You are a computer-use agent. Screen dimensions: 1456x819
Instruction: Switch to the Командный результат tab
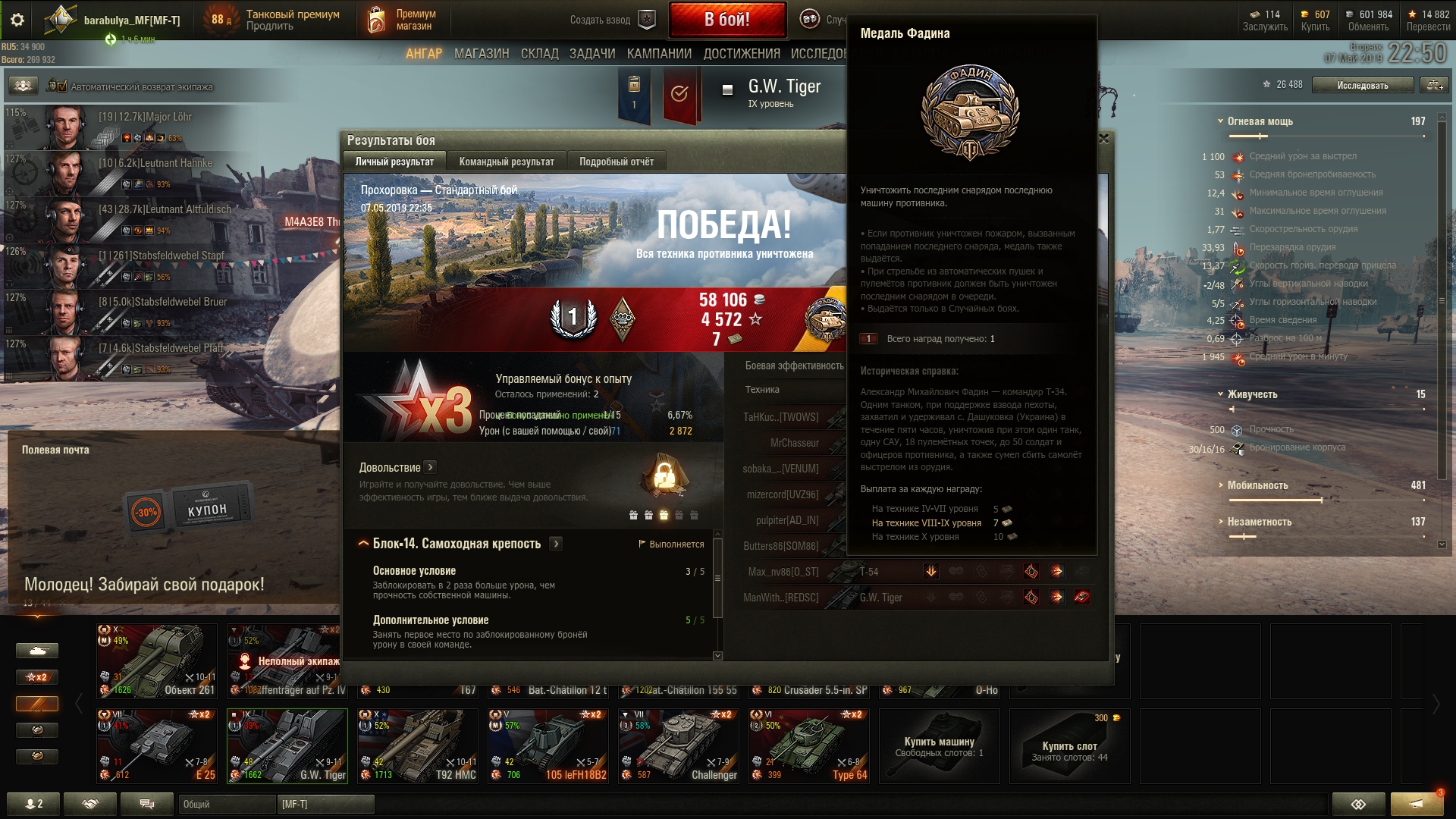[x=506, y=162]
